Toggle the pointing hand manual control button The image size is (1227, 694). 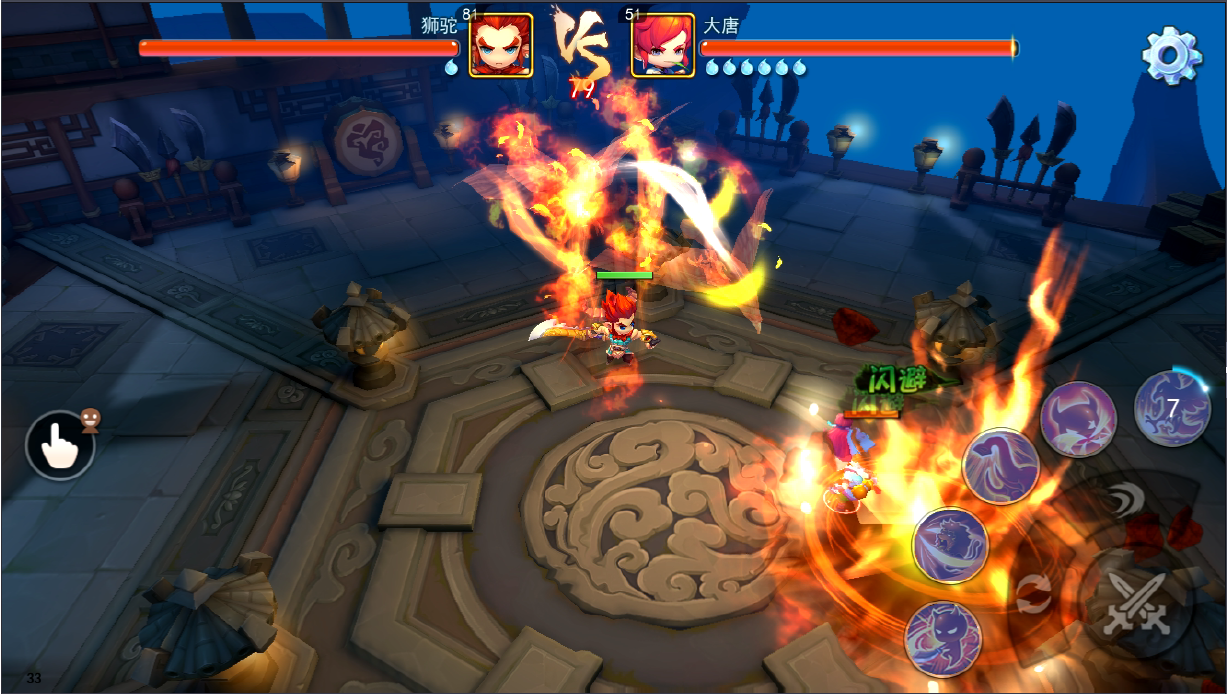(60, 445)
